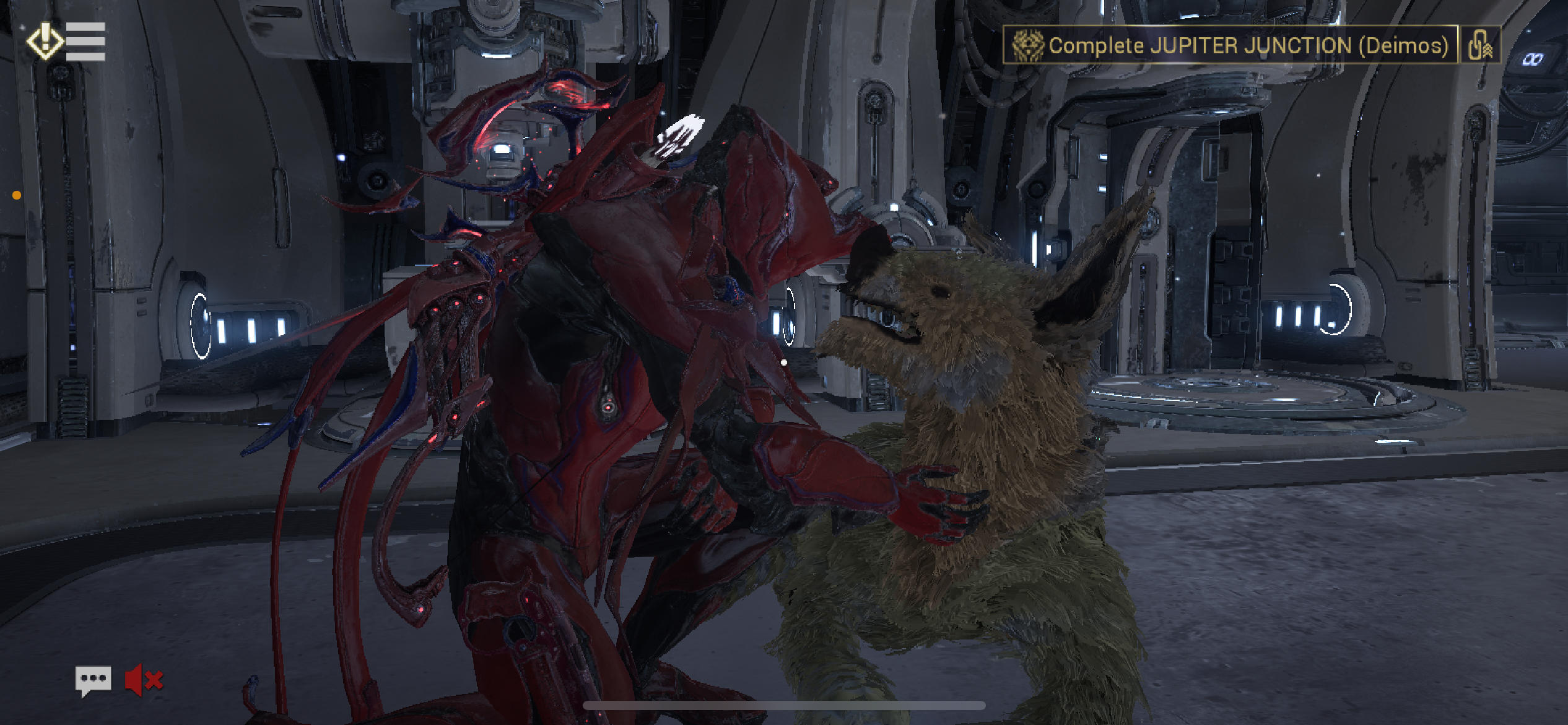Screen dimensions: 1568x725
Task: Tap the chain link icon beside objective
Action: pos(1480,45)
